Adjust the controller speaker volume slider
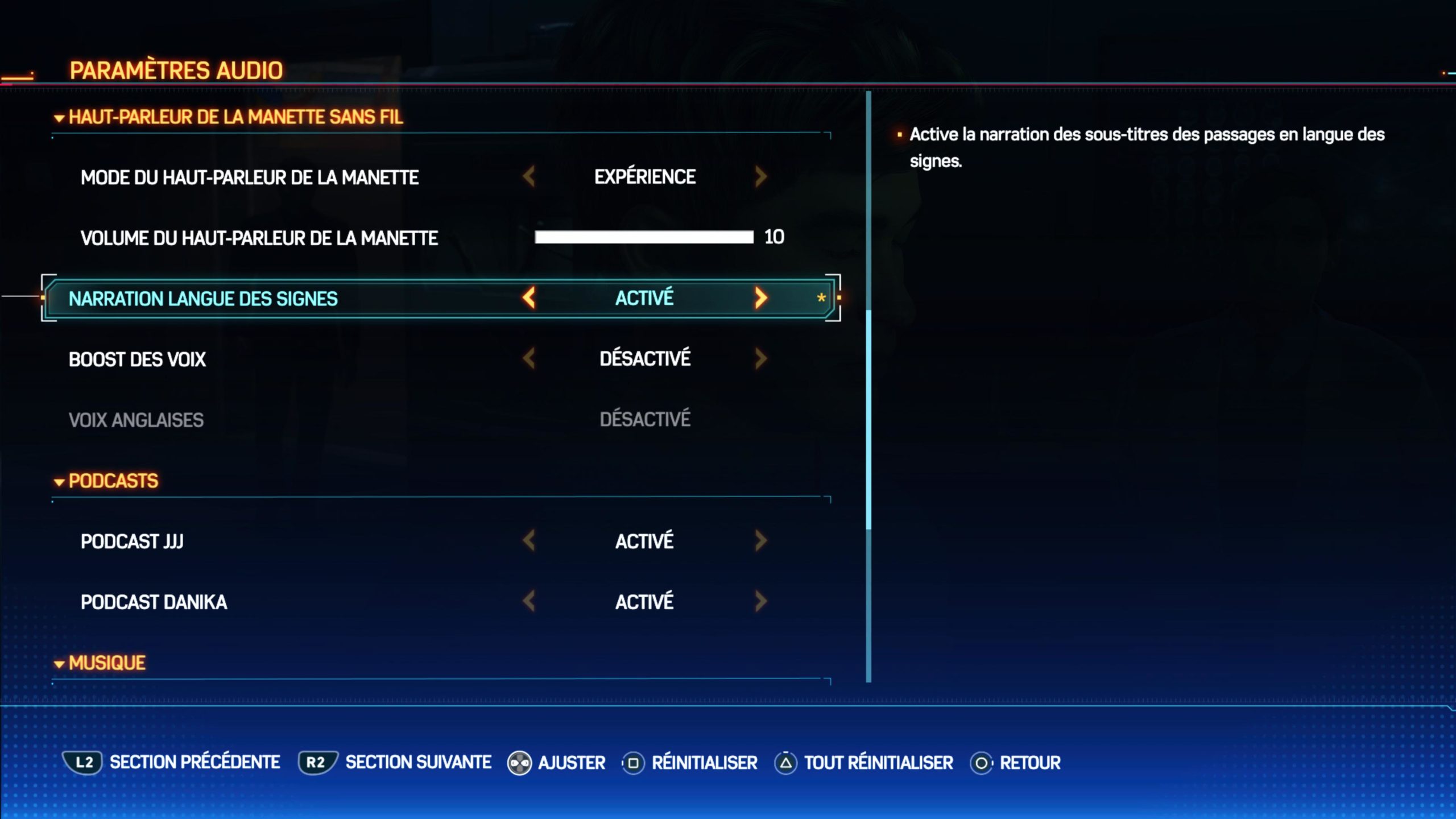 coord(644,237)
